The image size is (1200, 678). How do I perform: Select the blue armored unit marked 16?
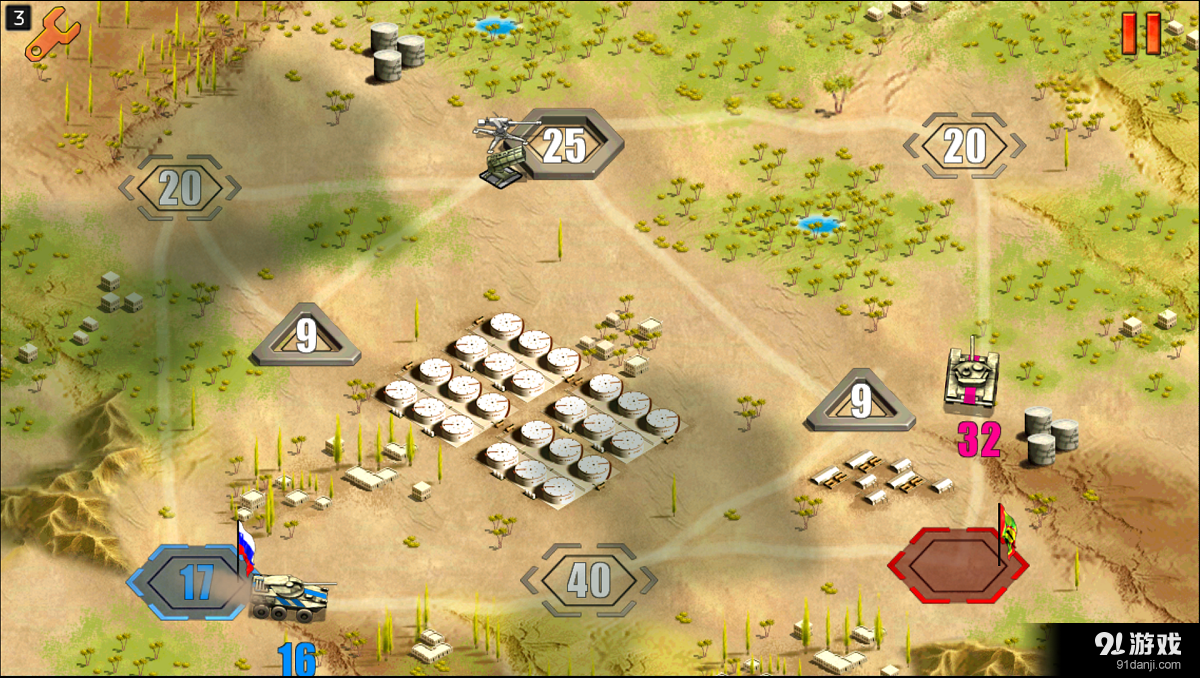pyautogui.click(x=288, y=596)
